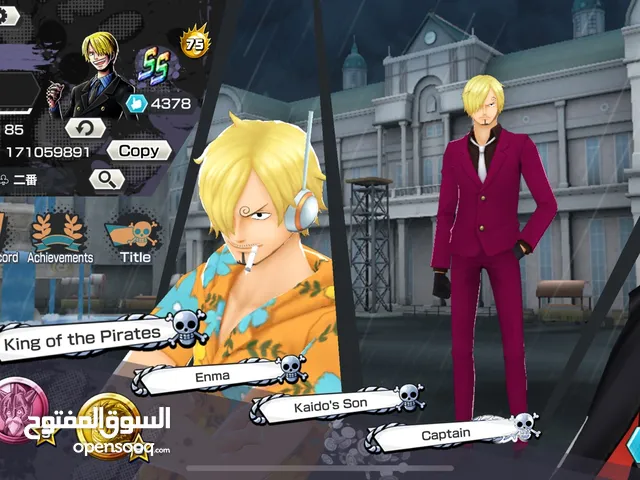Select the Captain title banner

(447, 435)
